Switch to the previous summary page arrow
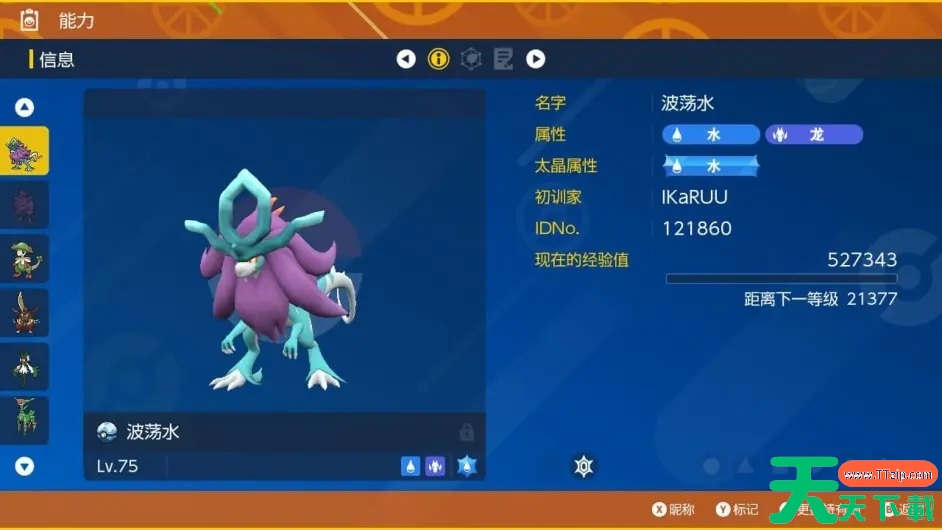 click(x=406, y=59)
